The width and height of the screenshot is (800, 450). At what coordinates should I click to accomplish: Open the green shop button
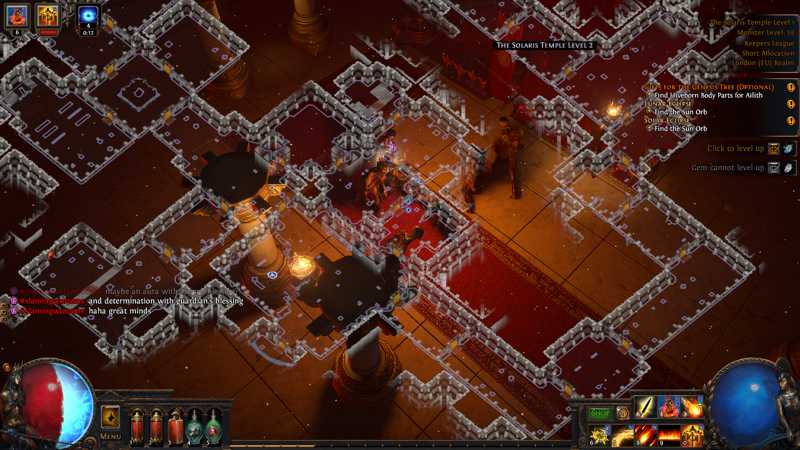(x=599, y=411)
